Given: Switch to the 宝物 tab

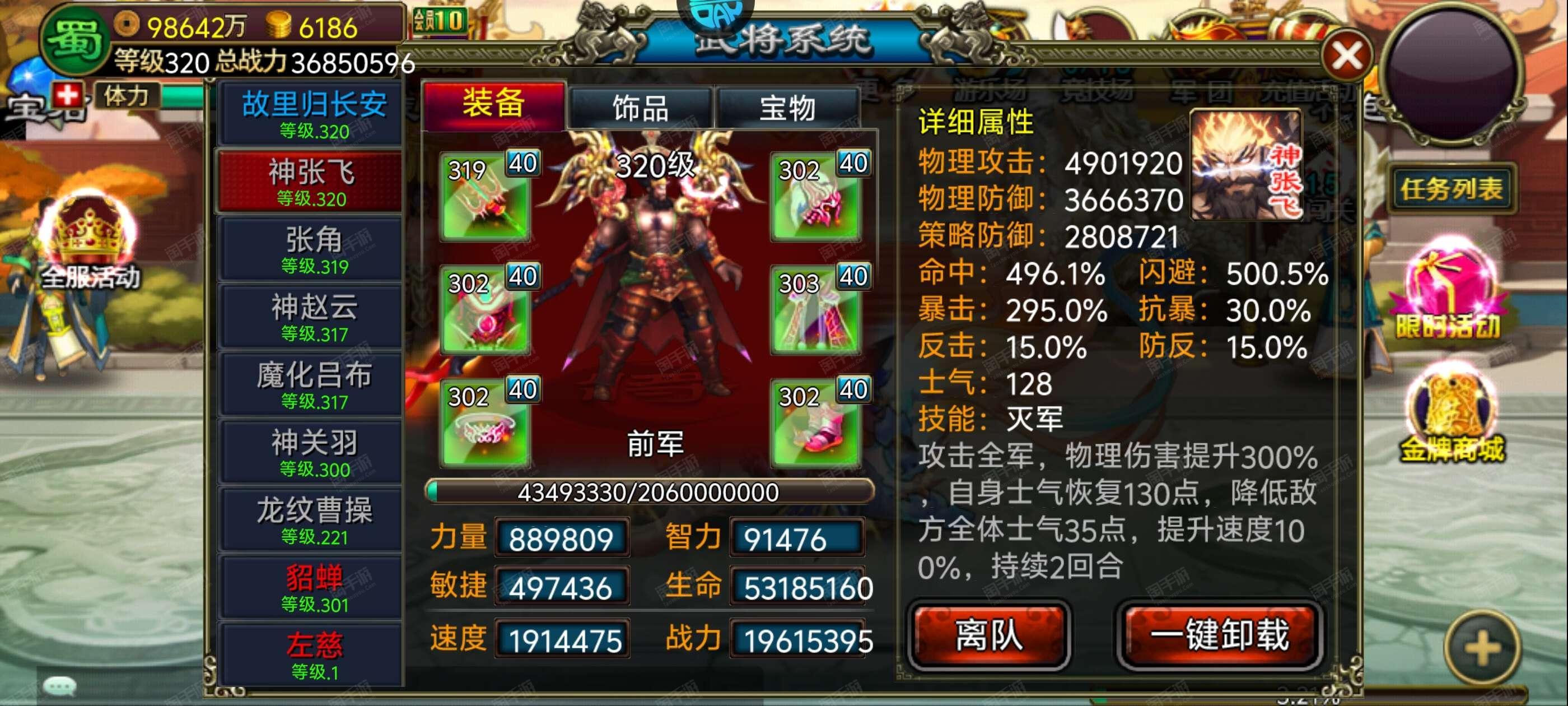Looking at the screenshot, I should [791, 106].
